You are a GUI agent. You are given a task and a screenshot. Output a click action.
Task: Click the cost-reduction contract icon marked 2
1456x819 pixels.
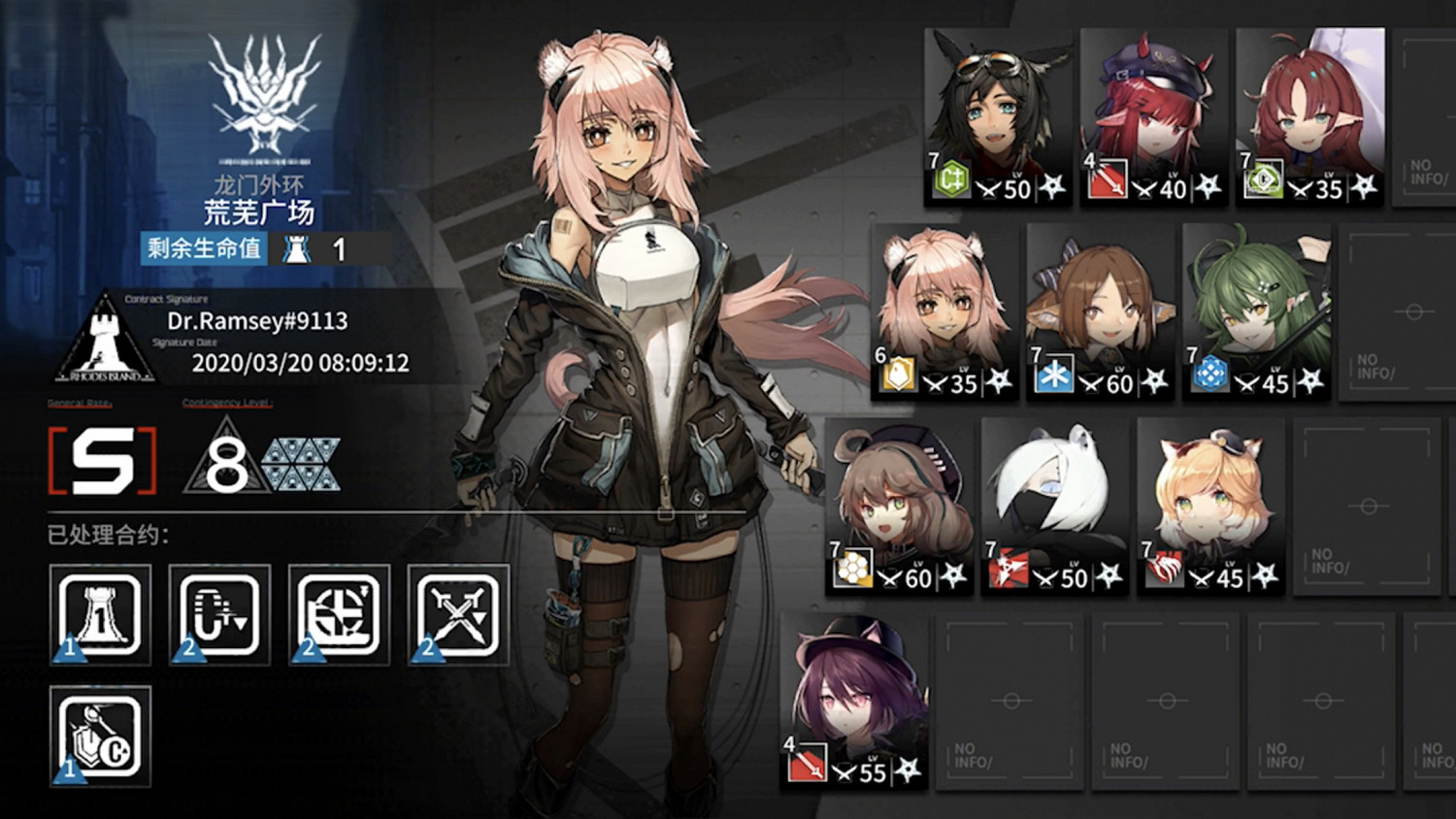(x=218, y=613)
